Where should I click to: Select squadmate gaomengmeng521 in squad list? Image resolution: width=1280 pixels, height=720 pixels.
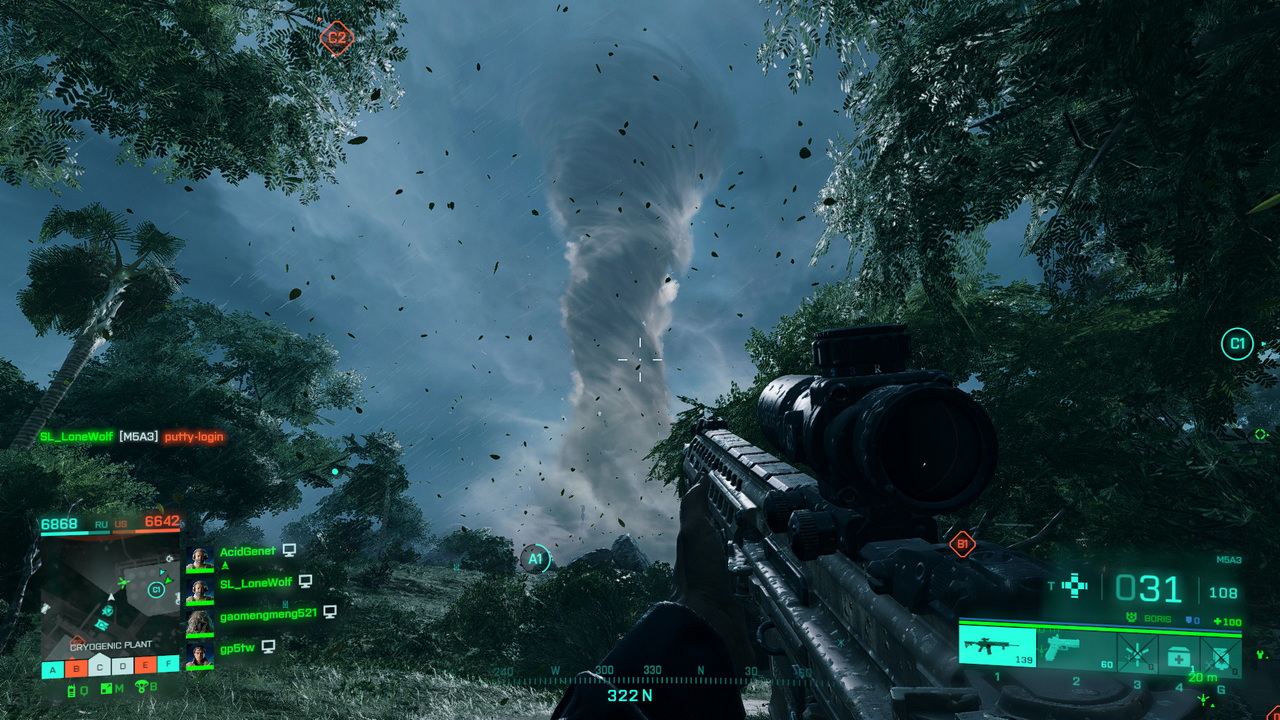coord(267,613)
